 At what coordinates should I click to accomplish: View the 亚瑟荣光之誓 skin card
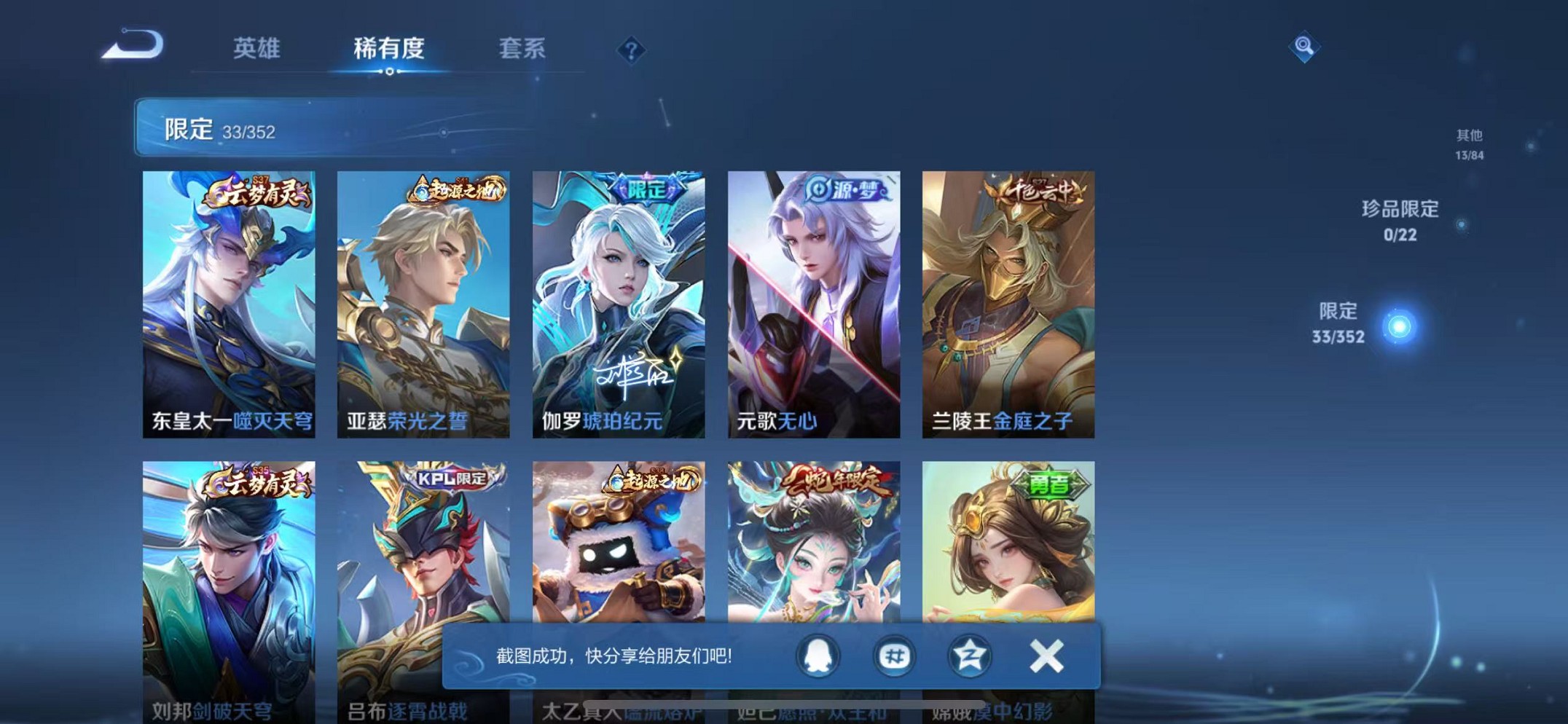424,302
